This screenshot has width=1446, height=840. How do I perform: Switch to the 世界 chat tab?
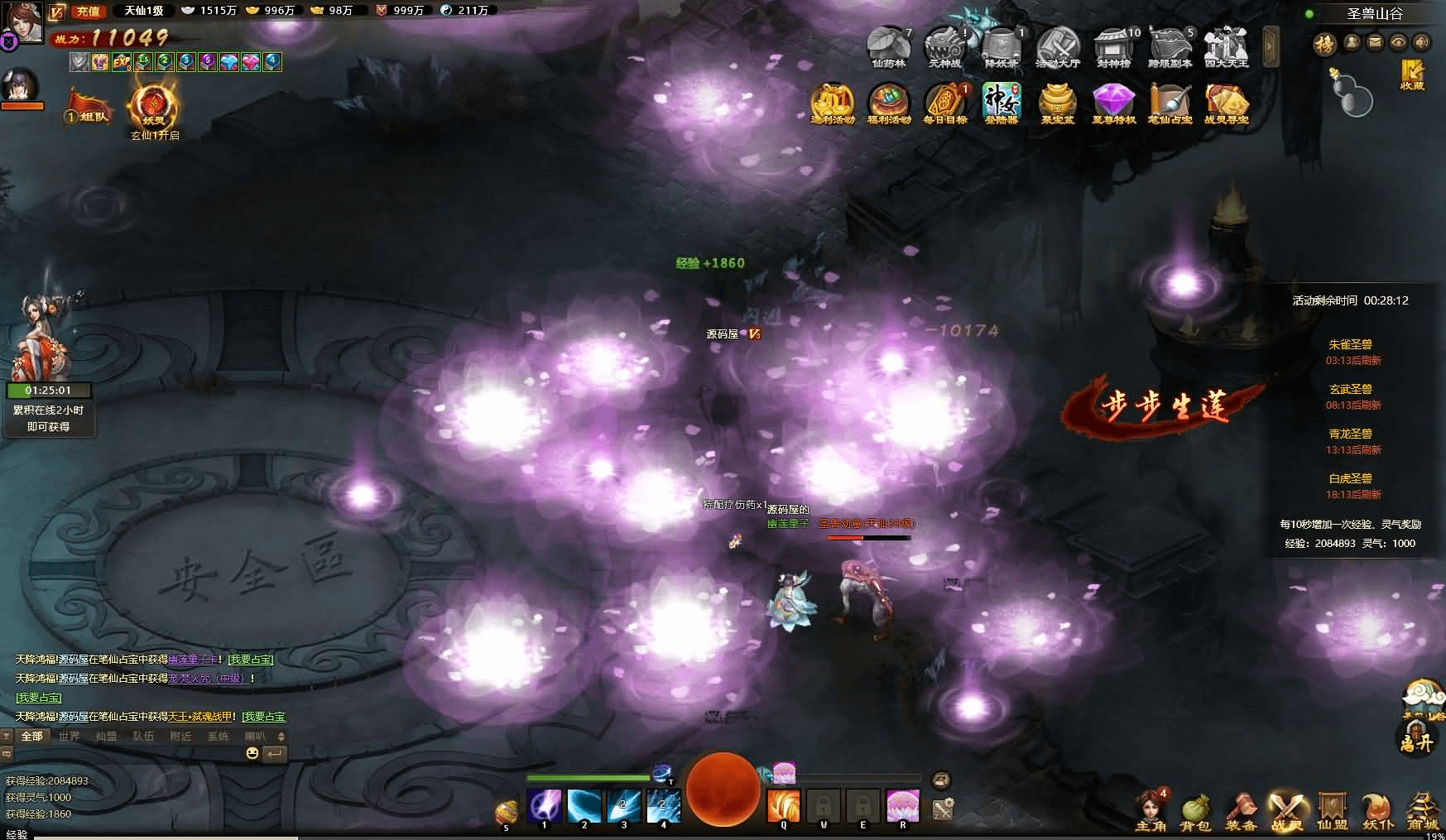point(70,736)
